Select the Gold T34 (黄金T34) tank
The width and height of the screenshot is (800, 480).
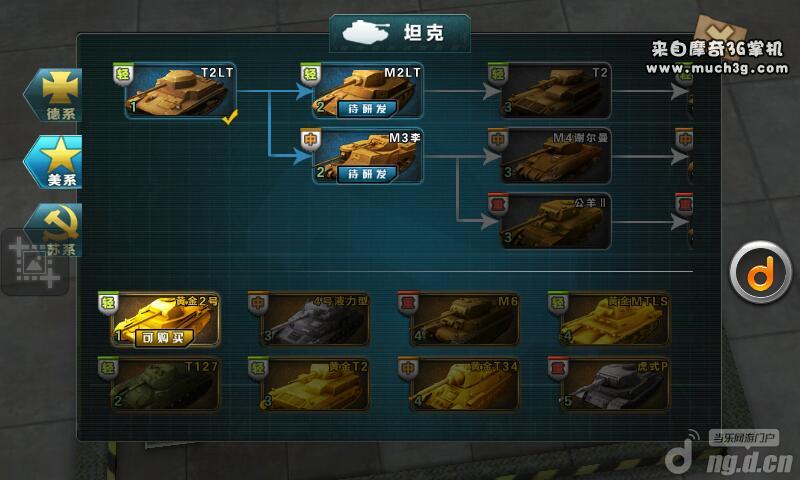464,385
